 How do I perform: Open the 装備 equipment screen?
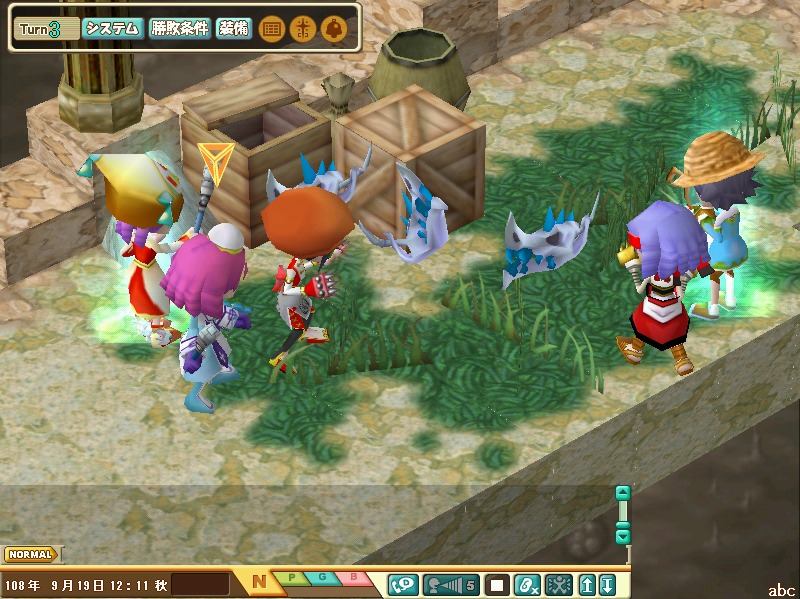tap(233, 29)
